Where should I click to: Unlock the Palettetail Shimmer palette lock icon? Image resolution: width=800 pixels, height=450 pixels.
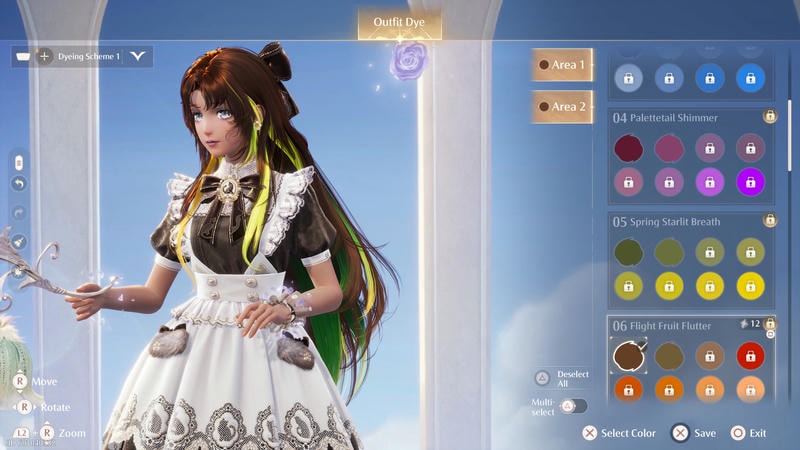(x=769, y=117)
